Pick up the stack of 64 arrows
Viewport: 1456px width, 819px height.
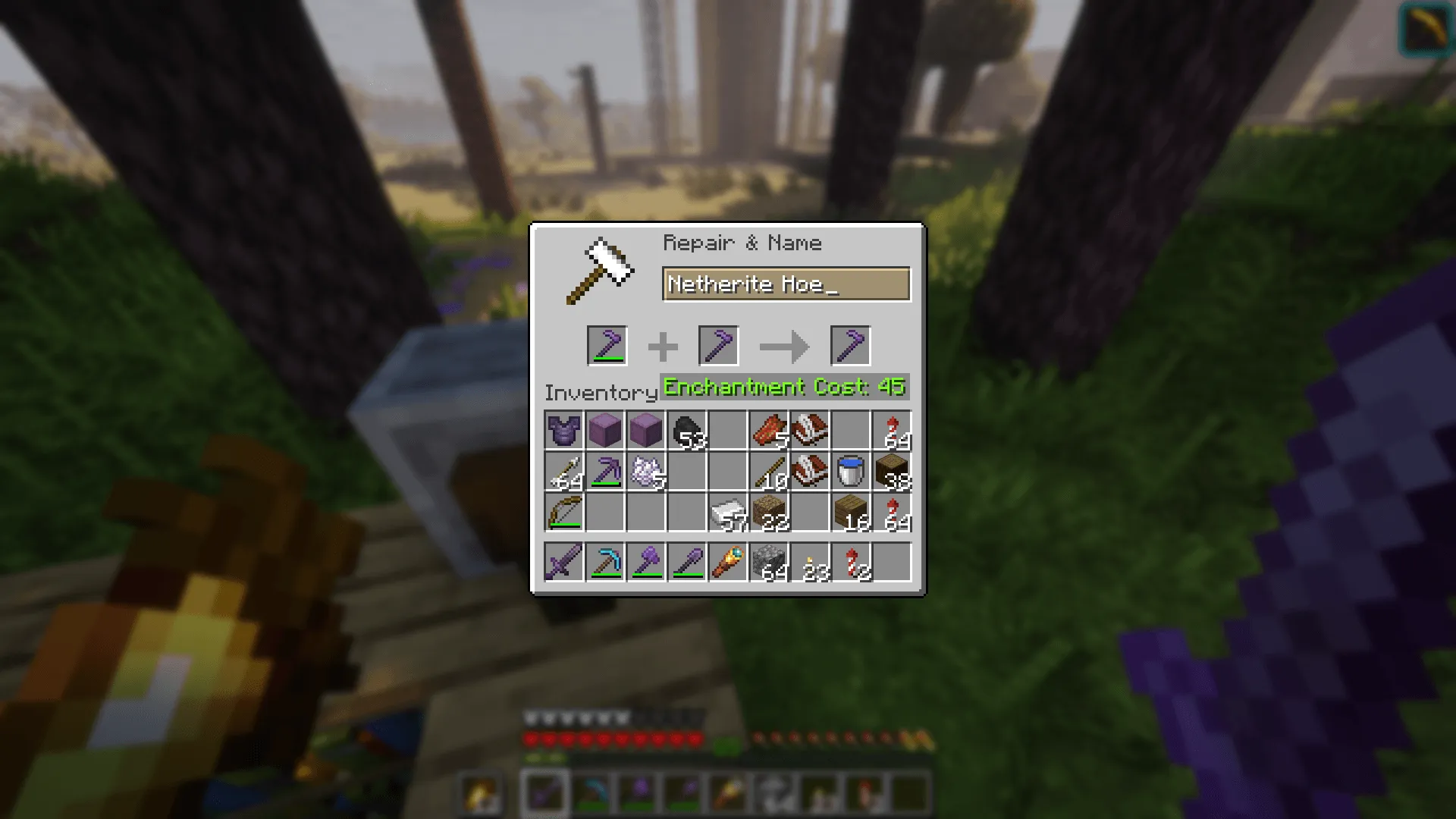(x=564, y=472)
